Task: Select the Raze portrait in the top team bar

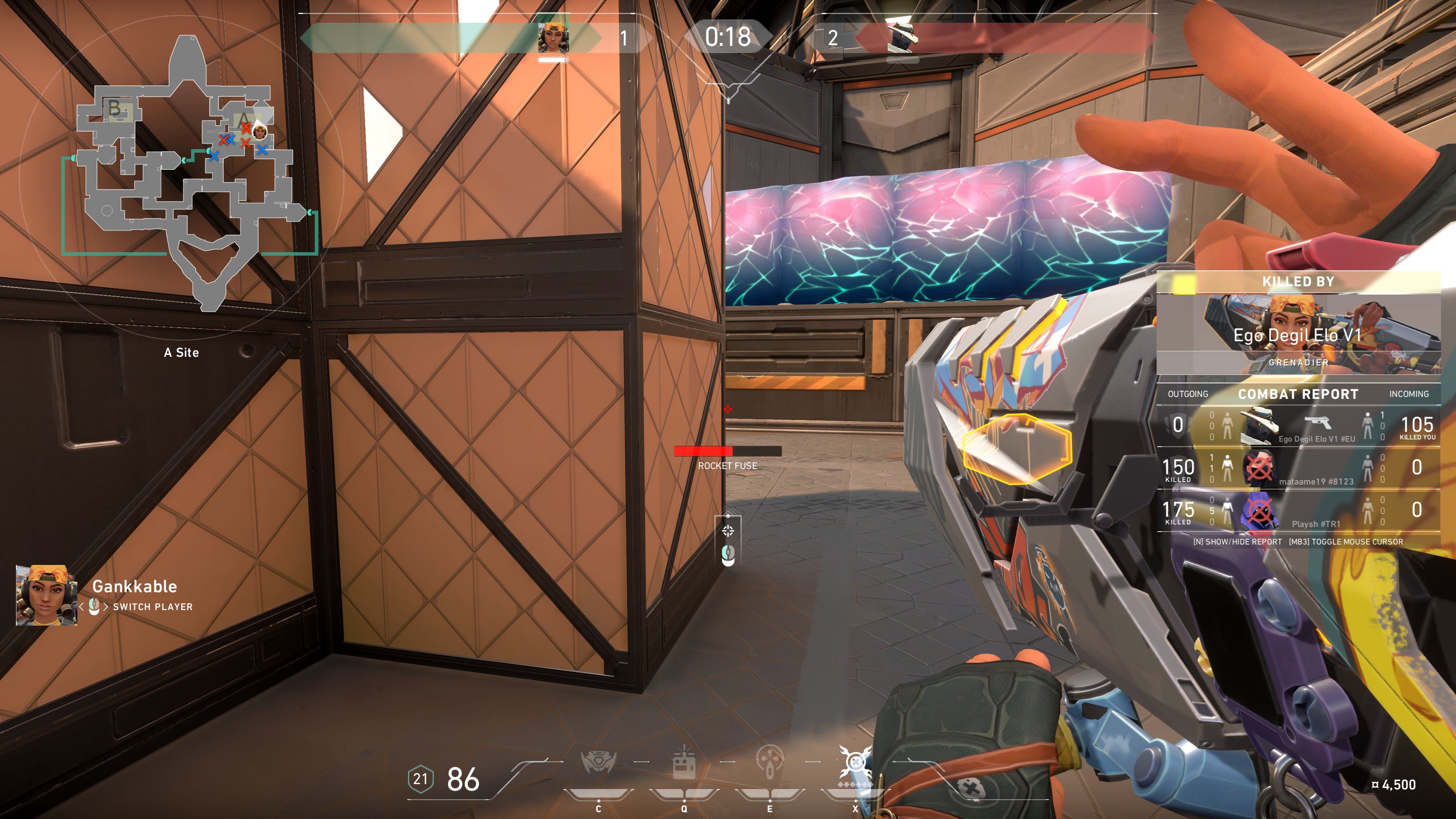Action: [x=553, y=38]
